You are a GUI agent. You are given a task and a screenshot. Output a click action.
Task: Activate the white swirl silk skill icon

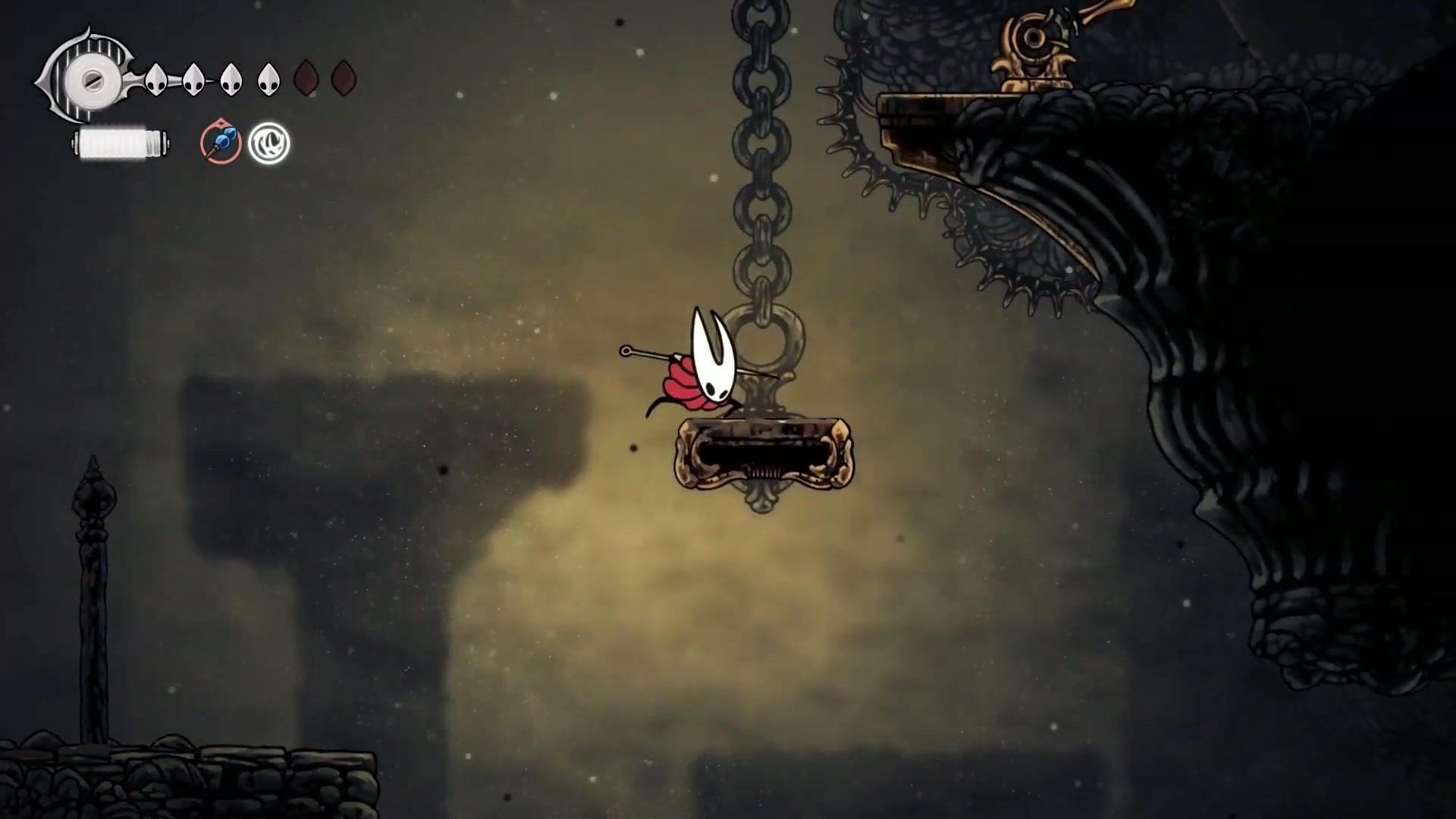pos(269,143)
